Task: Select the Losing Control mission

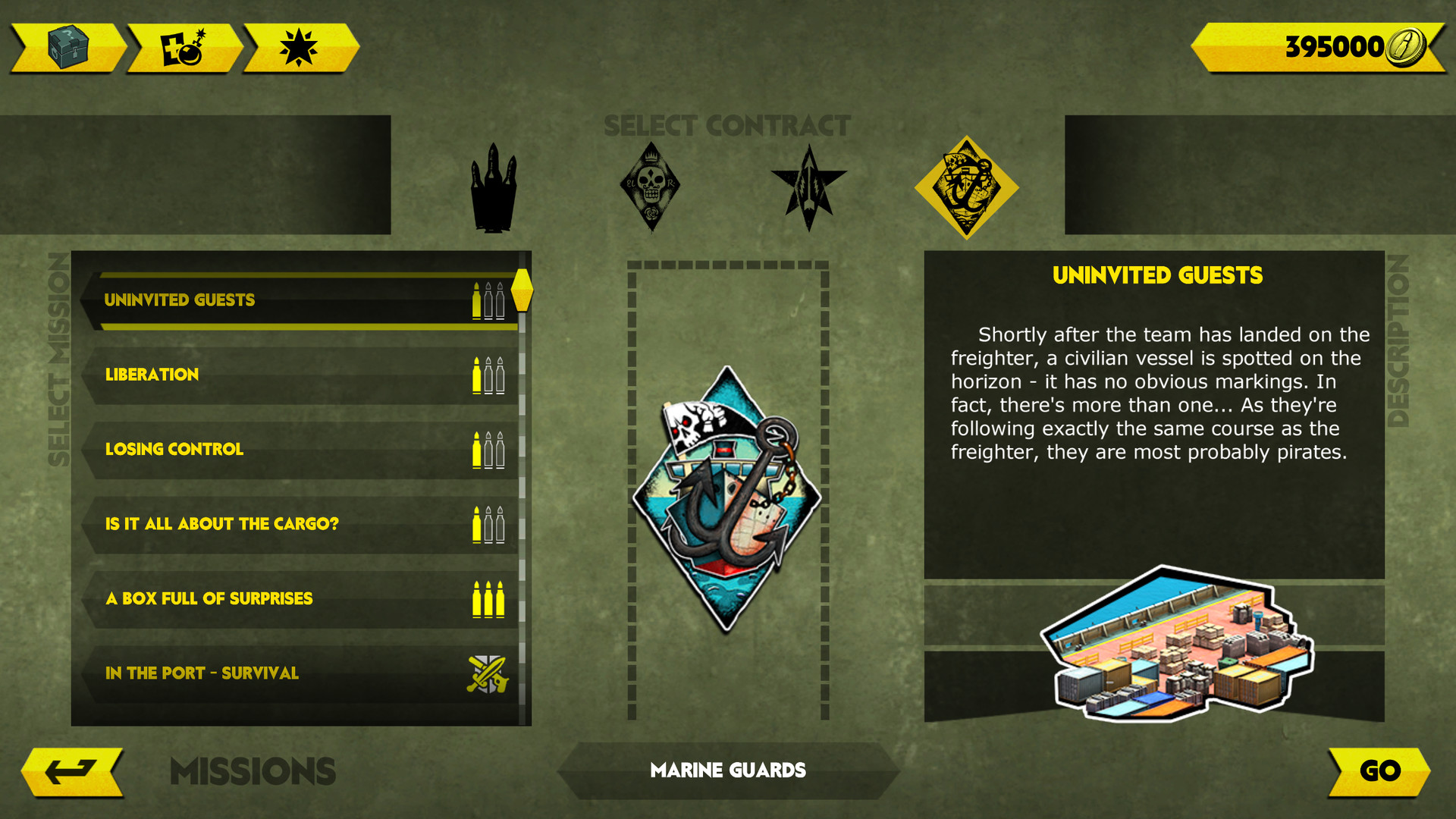Action: point(227,449)
